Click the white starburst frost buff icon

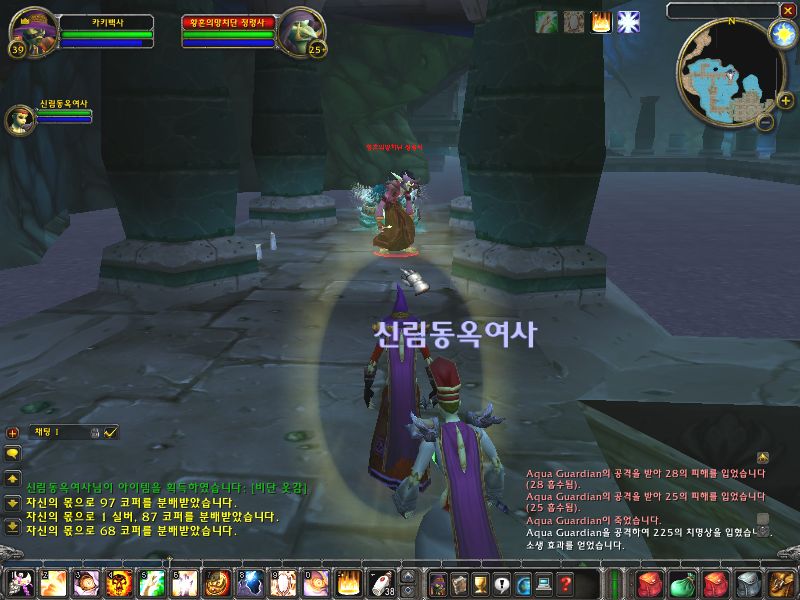tap(628, 22)
